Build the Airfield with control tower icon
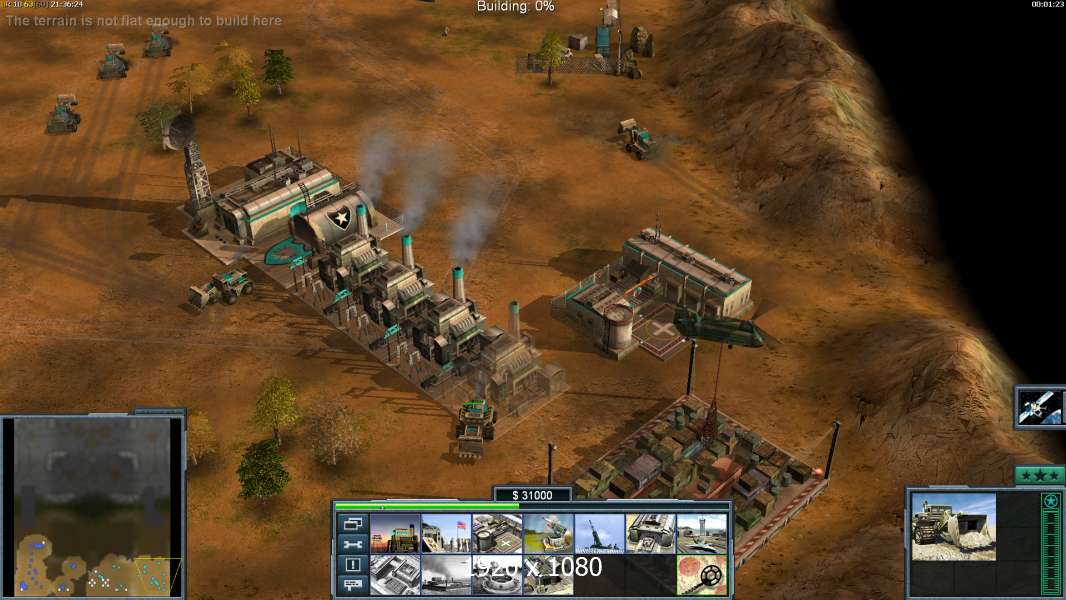1066x600 pixels. click(701, 534)
